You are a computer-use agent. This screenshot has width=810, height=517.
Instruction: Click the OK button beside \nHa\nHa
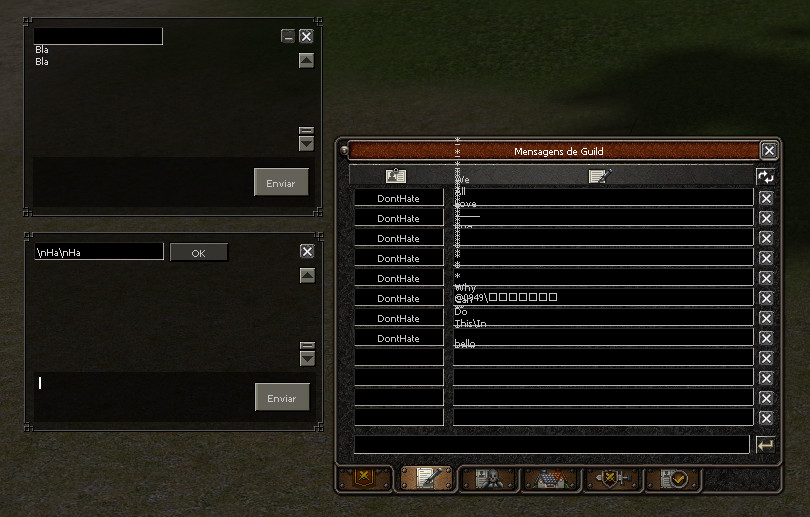point(198,253)
